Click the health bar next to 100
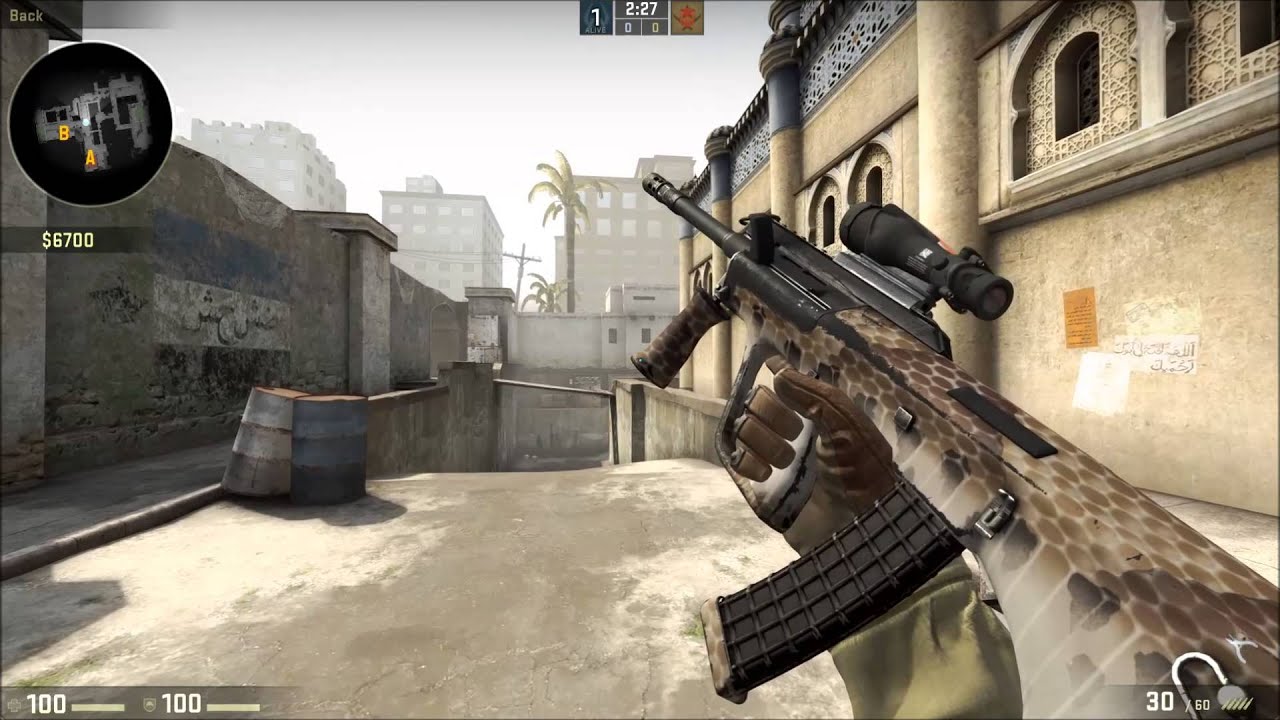This screenshot has height=720, width=1280. (x=97, y=707)
